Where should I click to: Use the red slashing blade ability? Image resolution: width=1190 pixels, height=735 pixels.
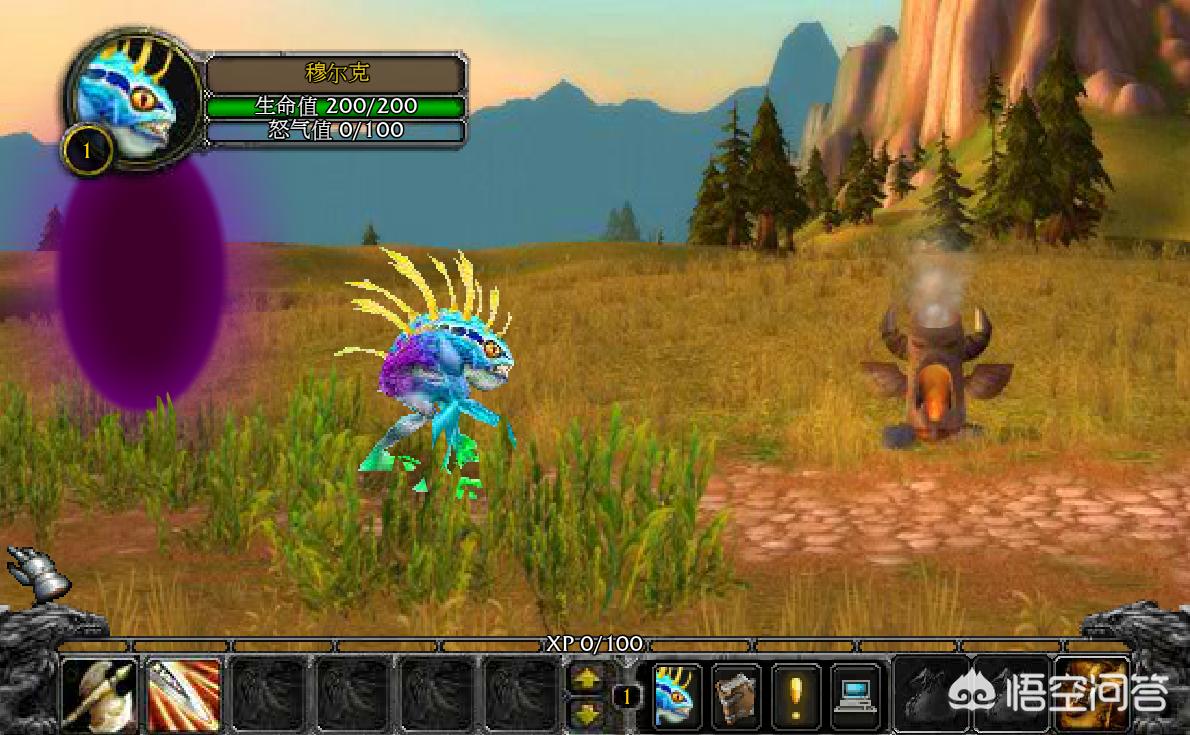183,694
